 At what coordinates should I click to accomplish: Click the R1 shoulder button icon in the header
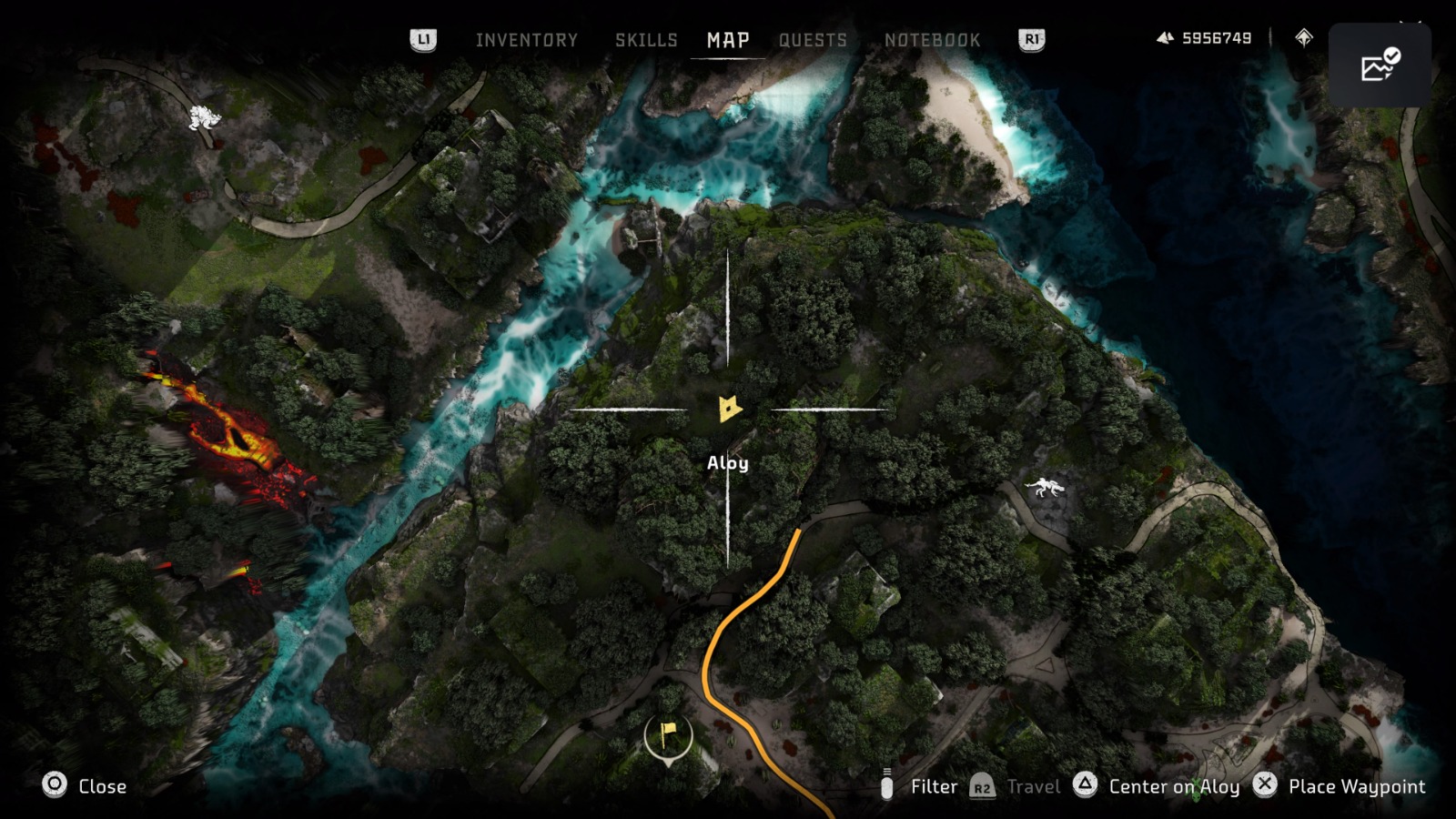click(x=1034, y=39)
